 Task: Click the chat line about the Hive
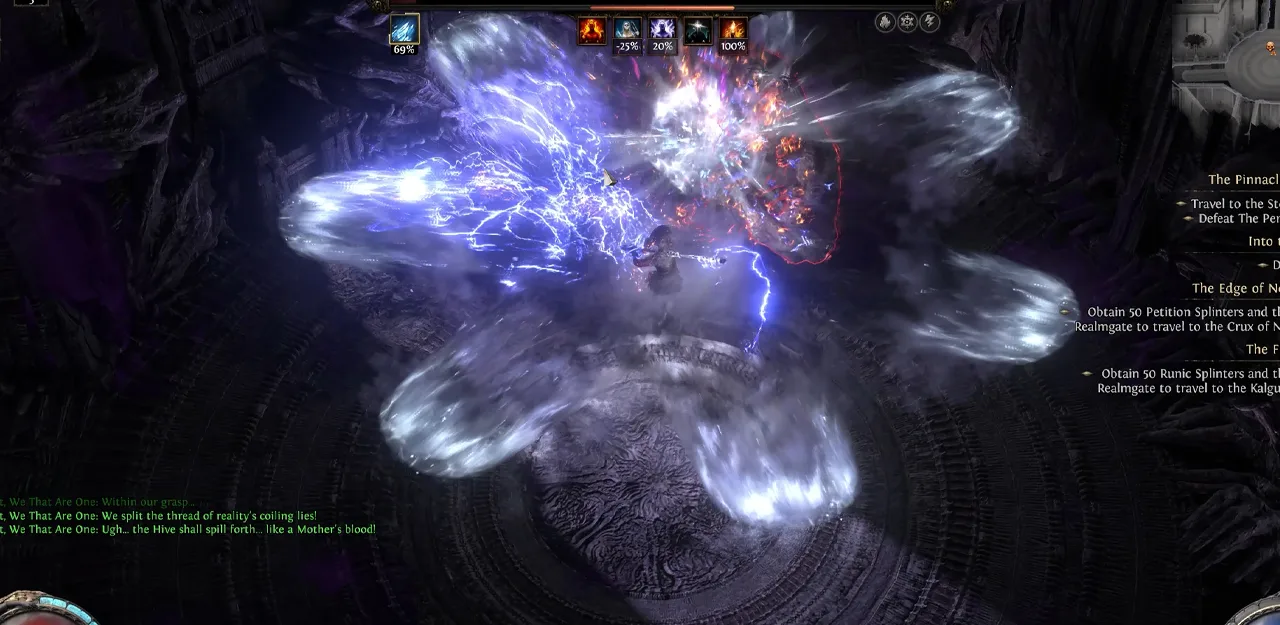[192, 529]
